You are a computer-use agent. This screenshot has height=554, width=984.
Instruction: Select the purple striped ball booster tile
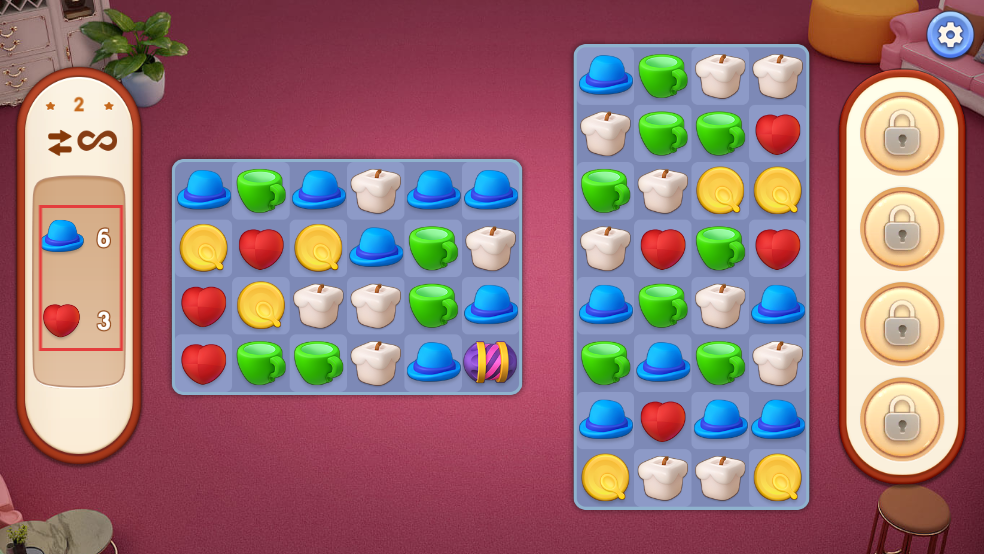(x=490, y=362)
